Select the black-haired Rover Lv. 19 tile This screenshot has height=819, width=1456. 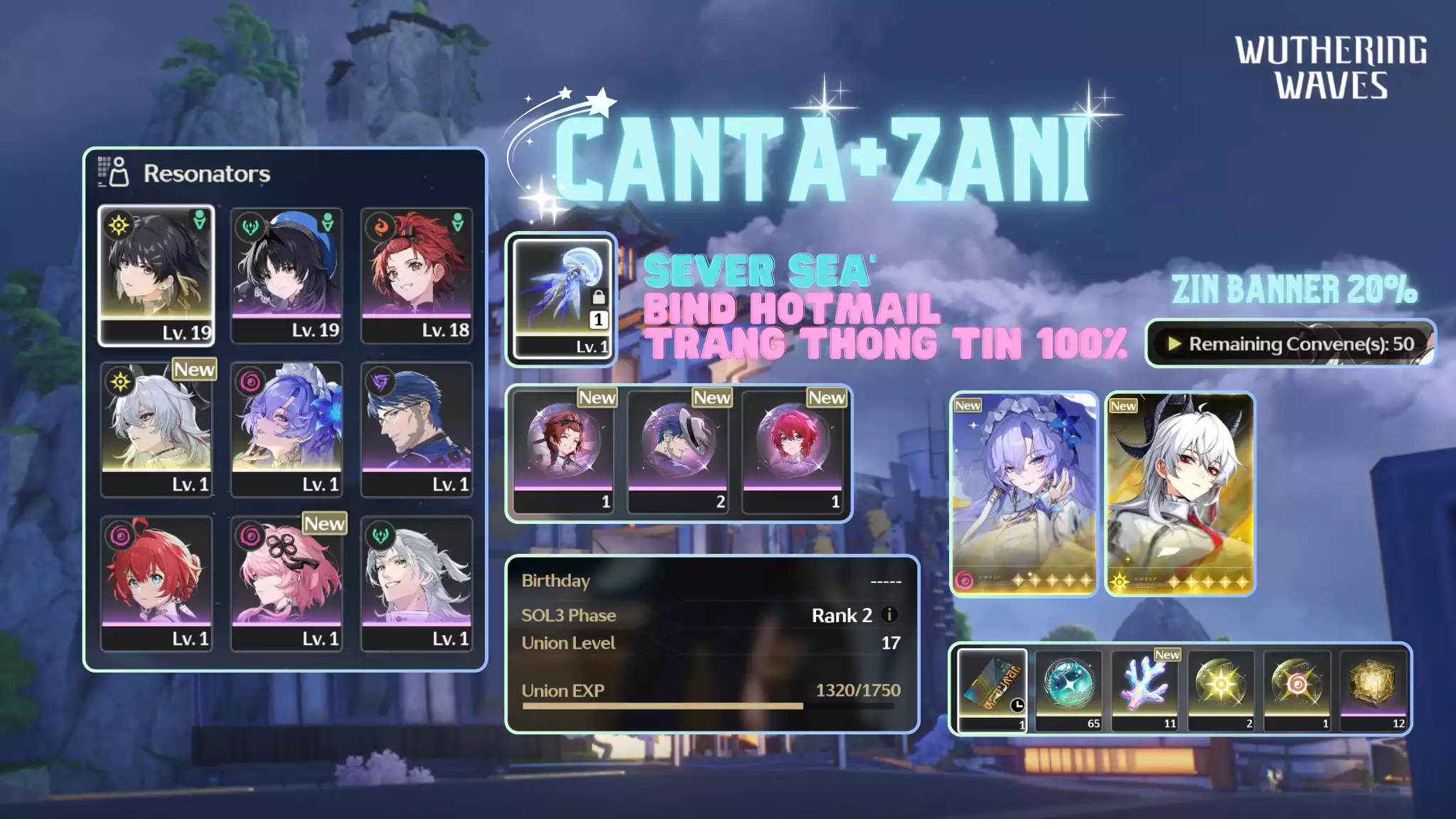pos(156,275)
